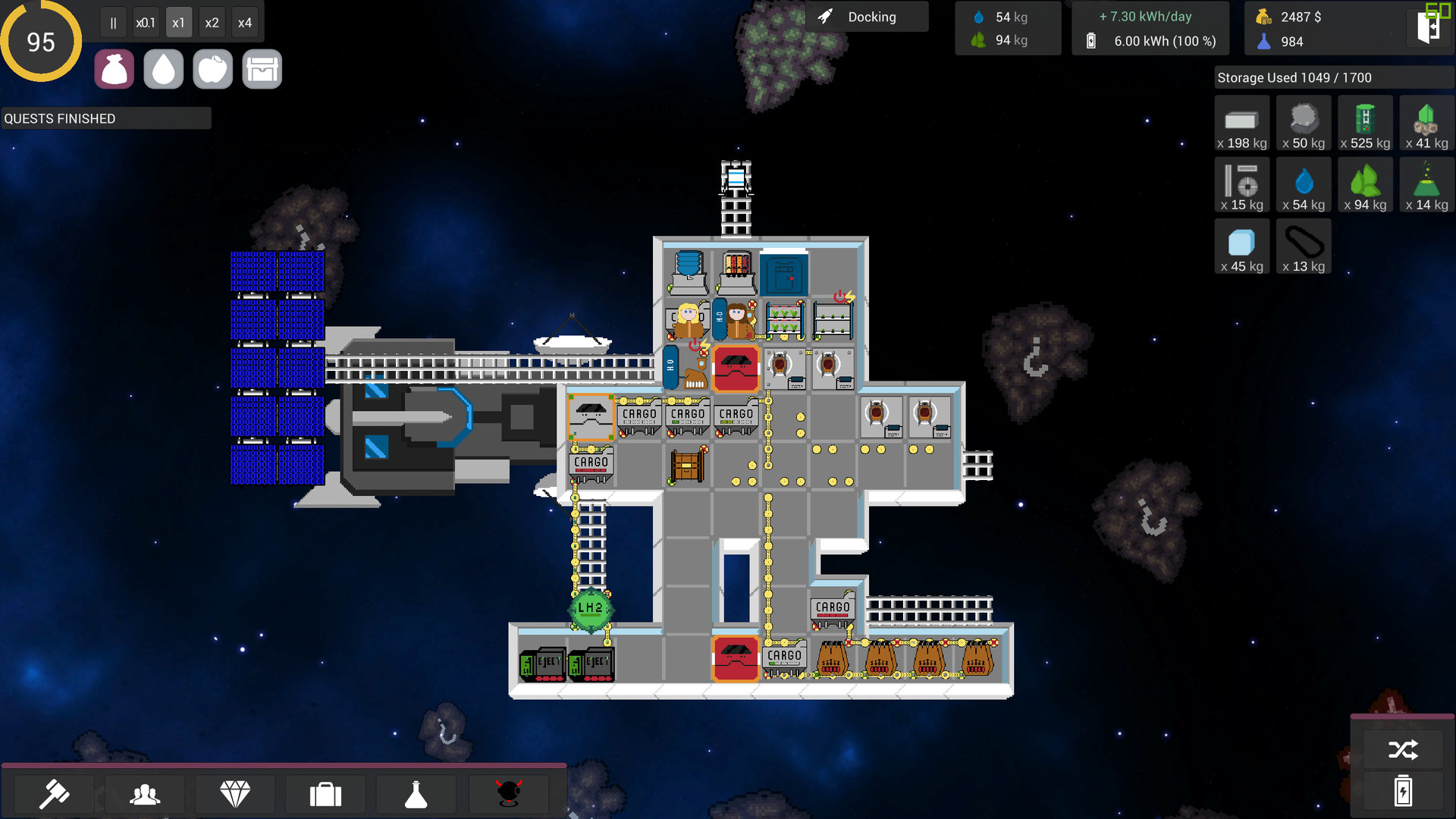Select the water droplet overlay filter
This screenshot has width=1456, height=819.
click(x=163, y=68)
